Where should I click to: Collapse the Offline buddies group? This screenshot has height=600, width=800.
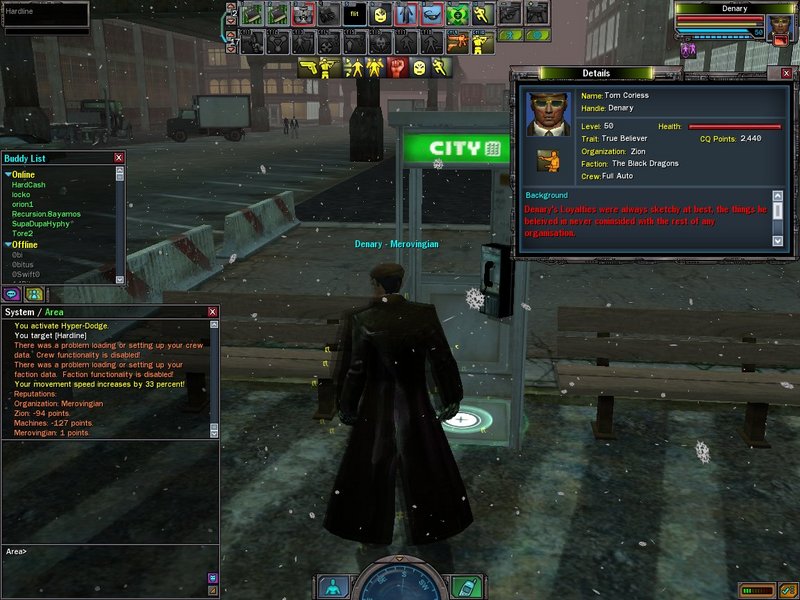tap(8, 244)
